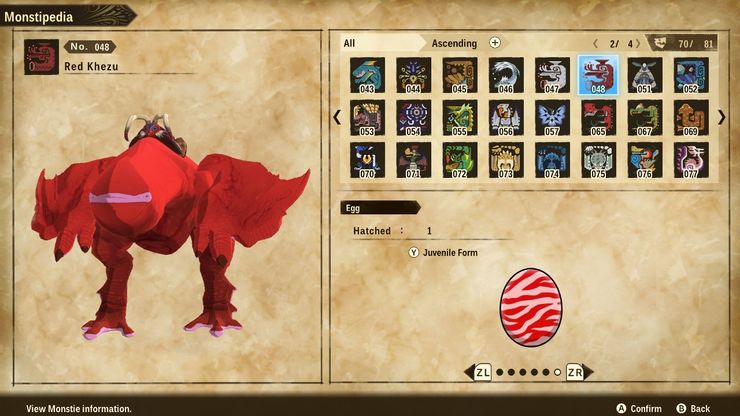The height and width of the screenshot is (416, 740).
Task: Go to the next grid page with the right arrow
Action: pos(722,117)
